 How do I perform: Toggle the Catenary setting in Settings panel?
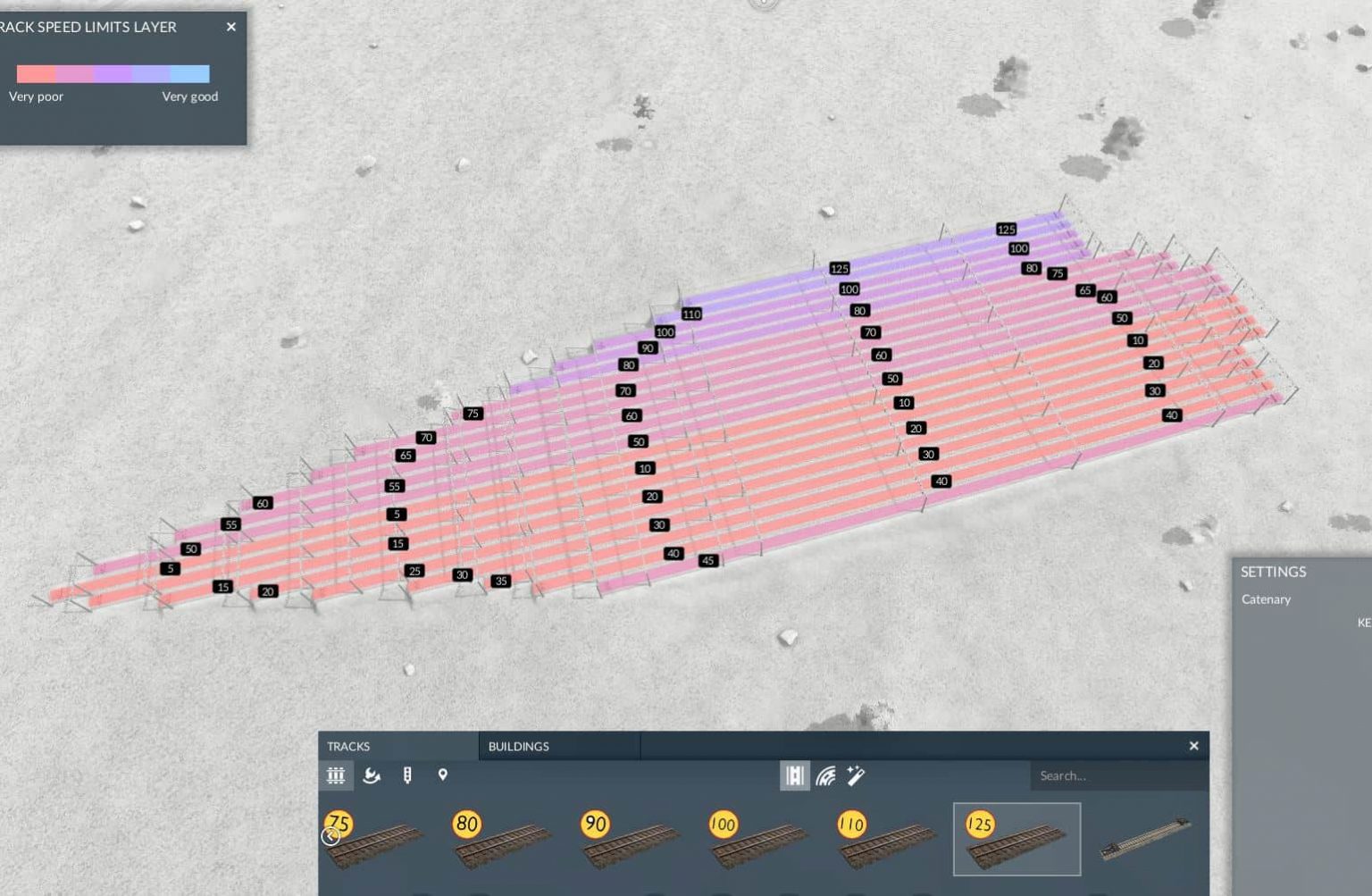tap(1266, 599)
